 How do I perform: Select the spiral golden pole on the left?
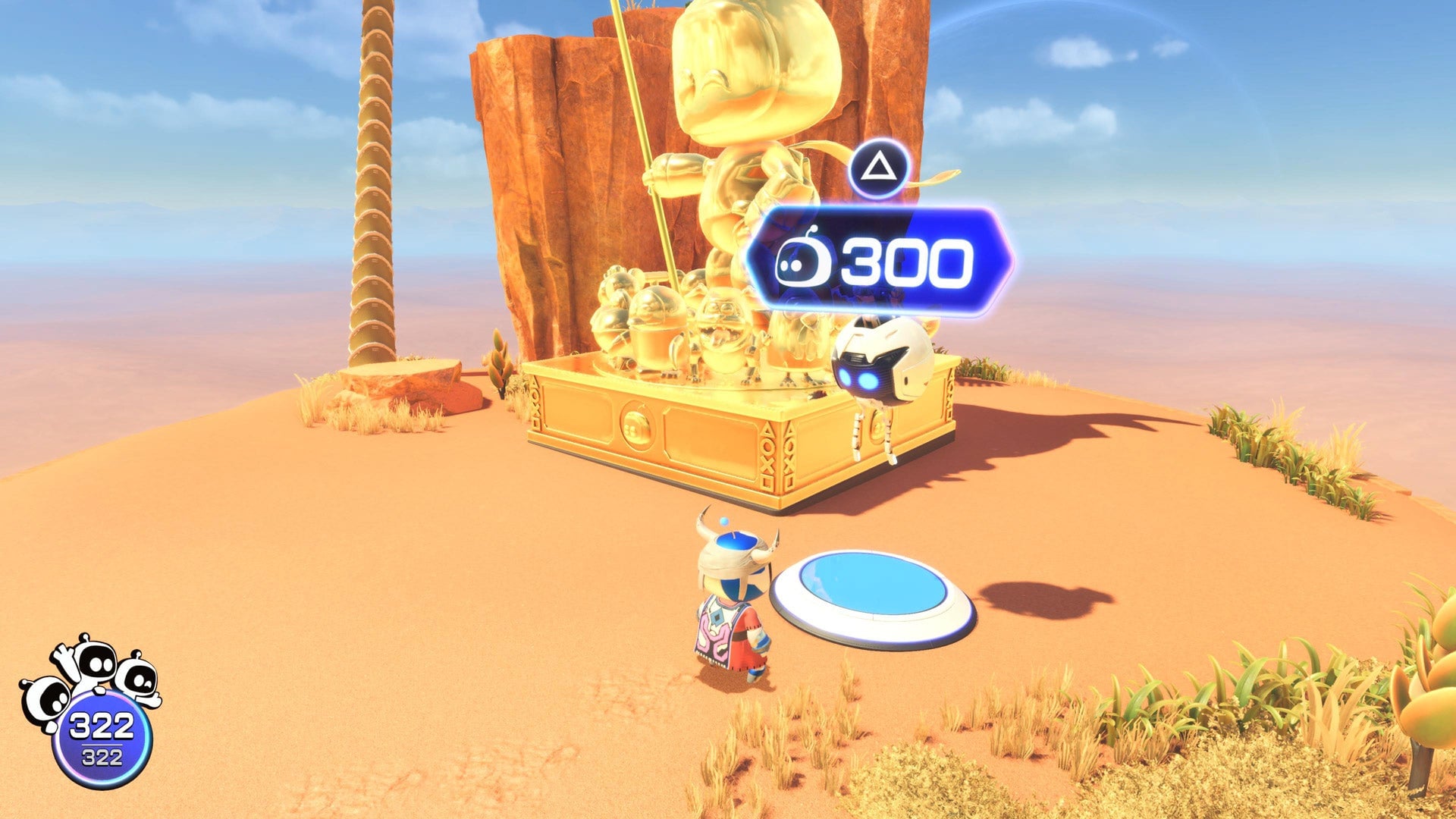pos(372,190)
